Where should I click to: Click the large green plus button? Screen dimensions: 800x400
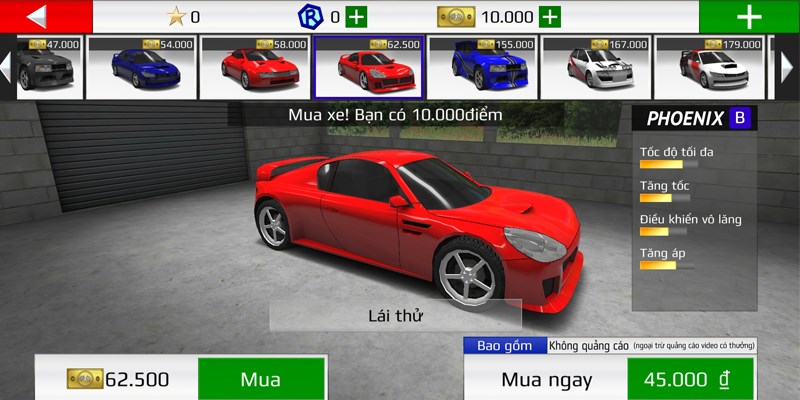(x=749, y=16)
